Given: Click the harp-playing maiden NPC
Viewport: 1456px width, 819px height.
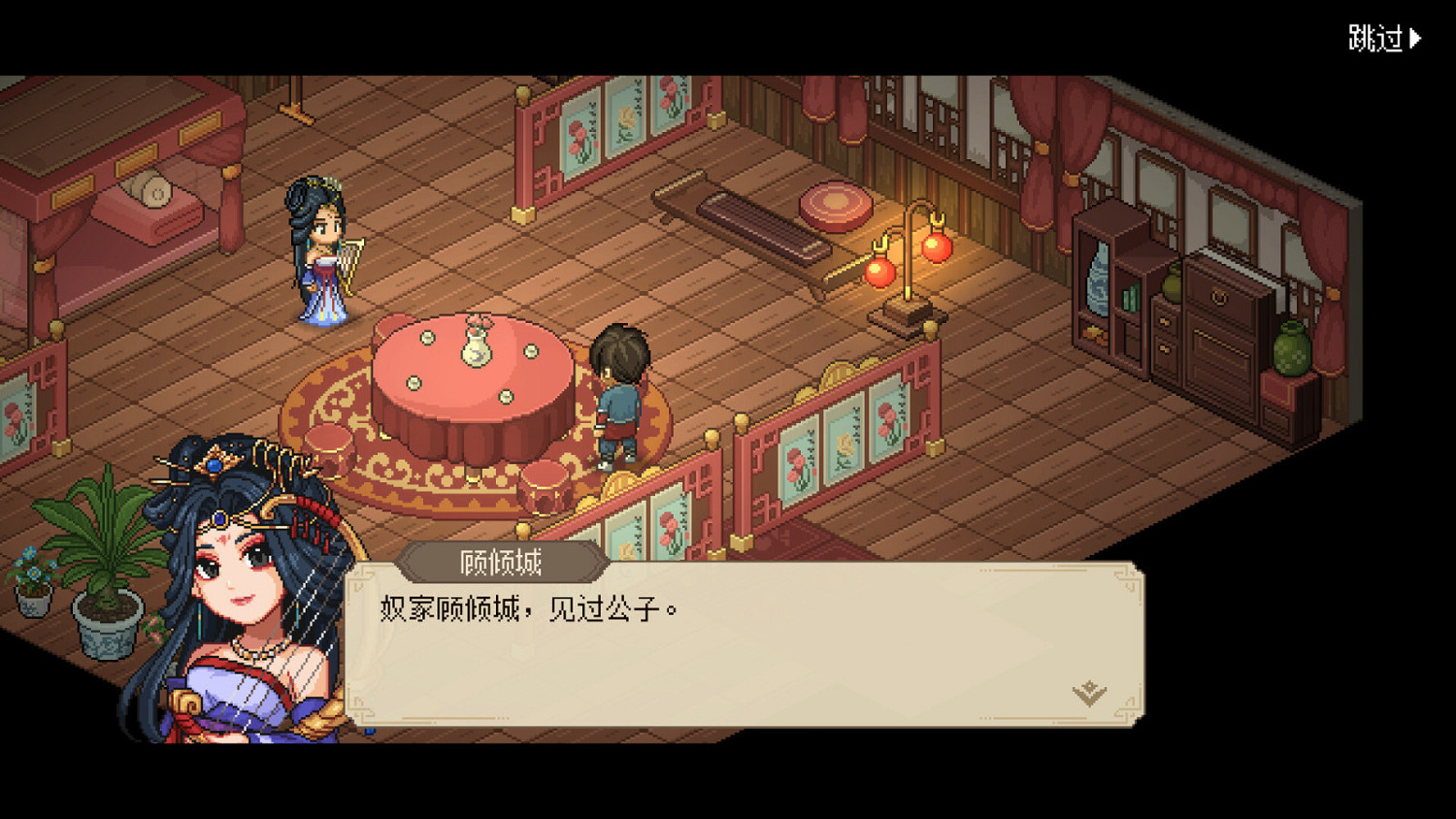Looking at the screenshot, I should point(322,252).
